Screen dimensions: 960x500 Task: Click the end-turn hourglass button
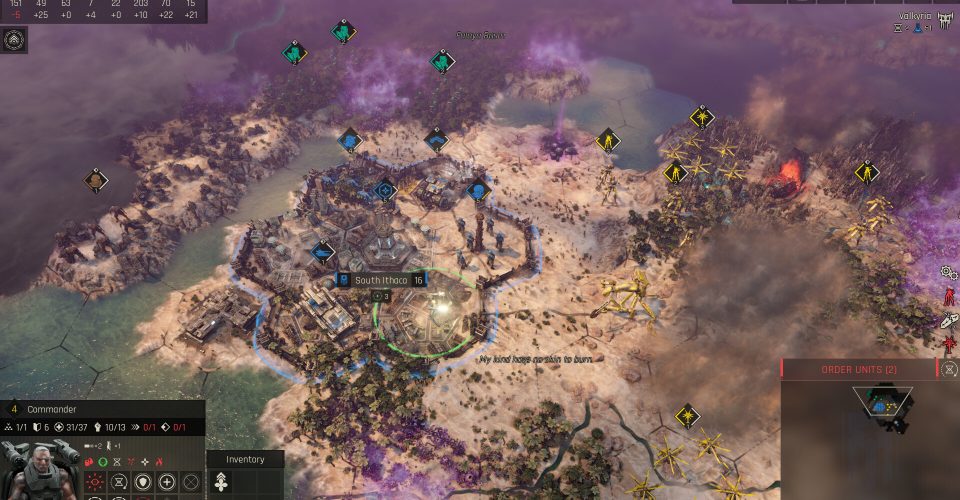(950, 369)
